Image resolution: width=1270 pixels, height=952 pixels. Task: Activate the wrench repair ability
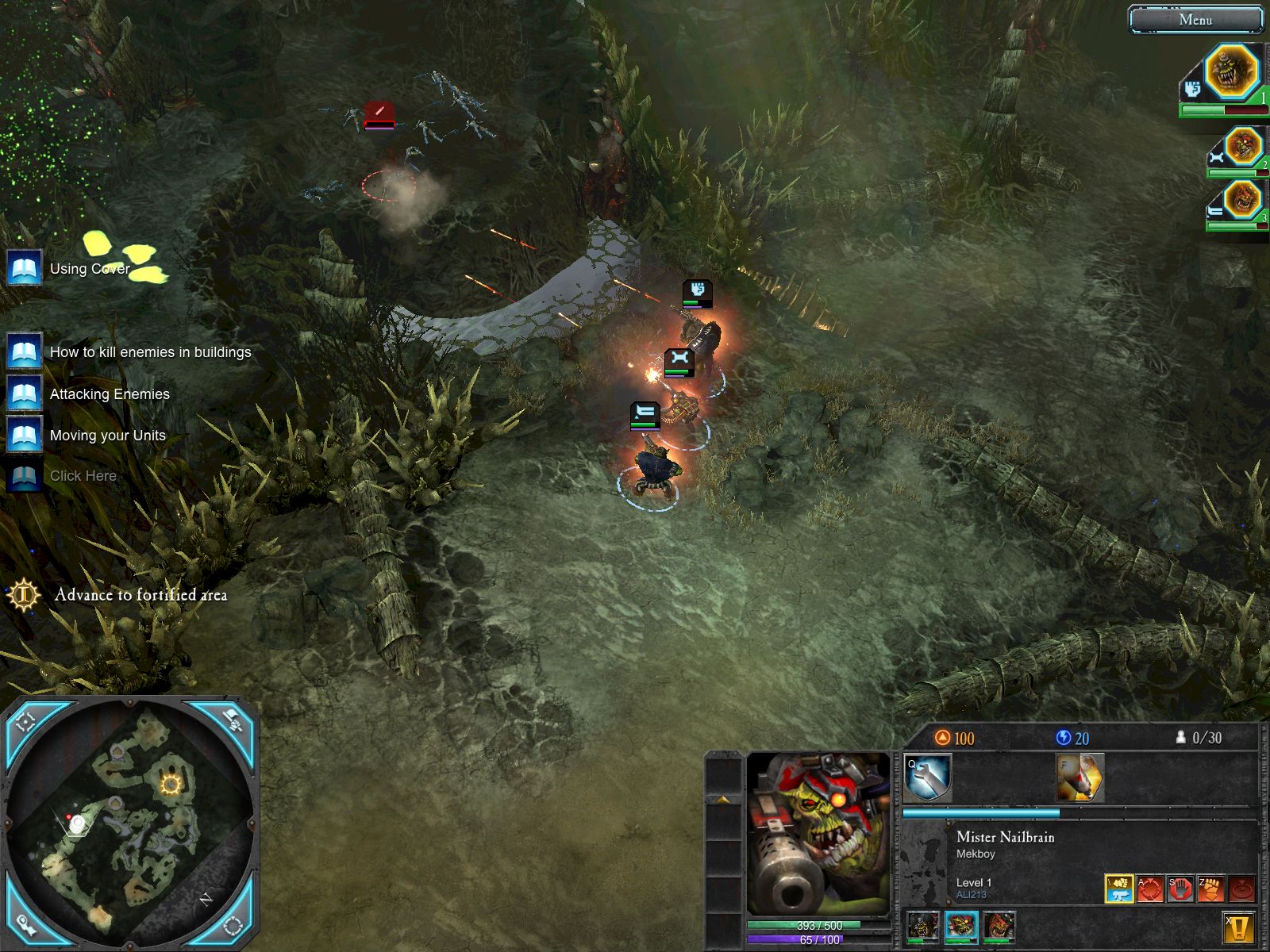(928, 777)
